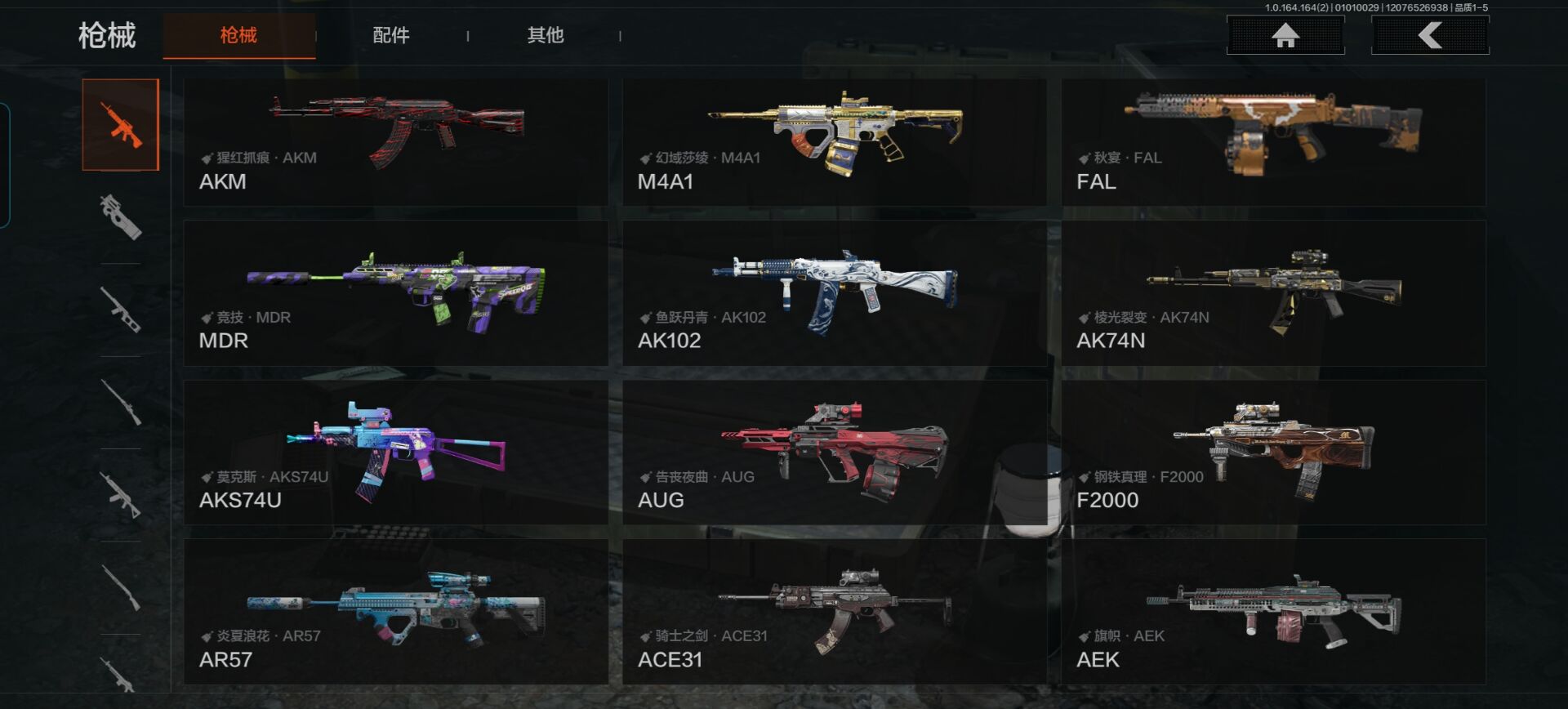Select the 枪械 tab
Viewport: 1568px width, 709px height.
pyautogui.click(x=238, y=35)
